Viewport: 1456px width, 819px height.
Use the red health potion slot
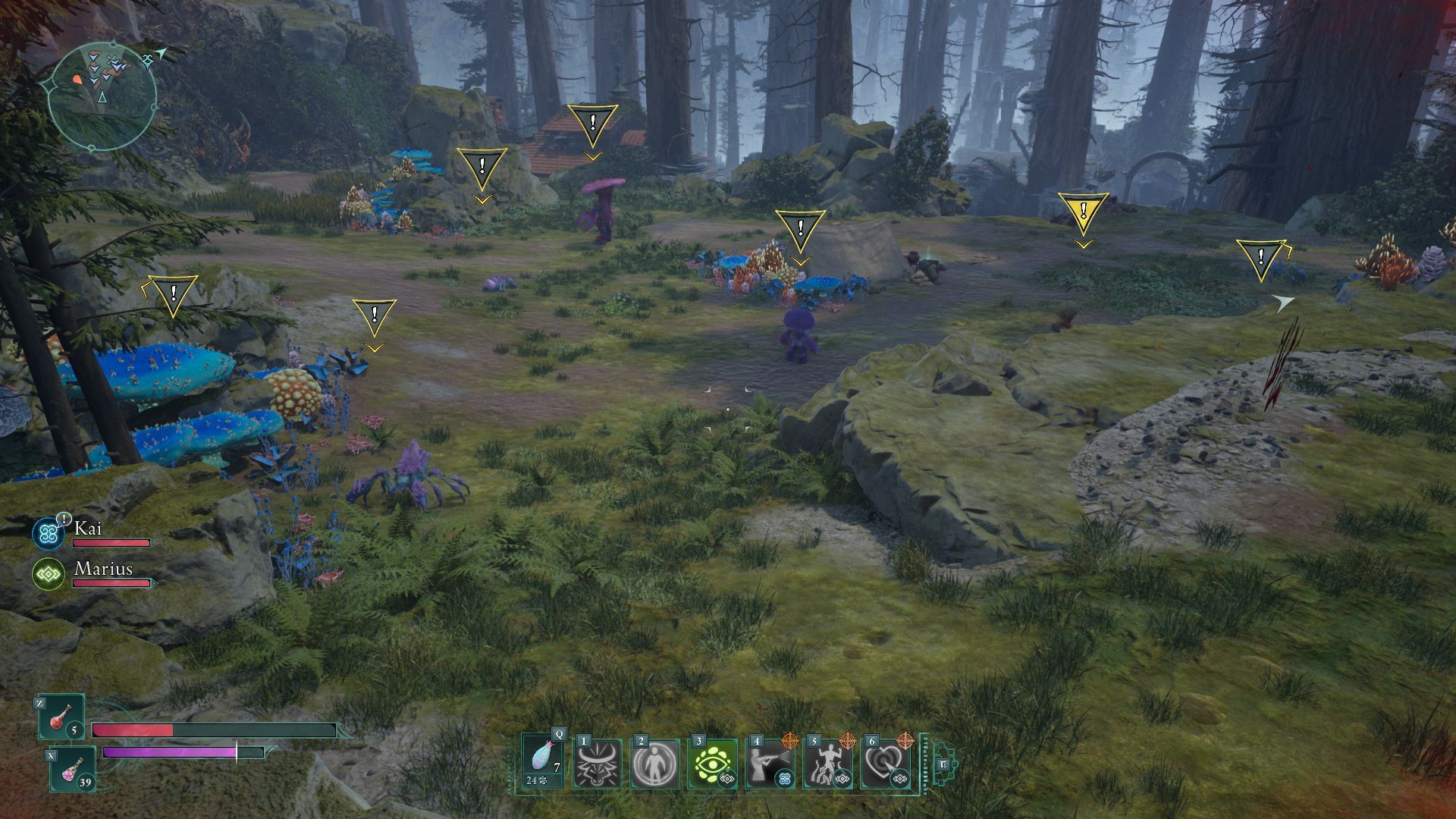click(61, 718)
